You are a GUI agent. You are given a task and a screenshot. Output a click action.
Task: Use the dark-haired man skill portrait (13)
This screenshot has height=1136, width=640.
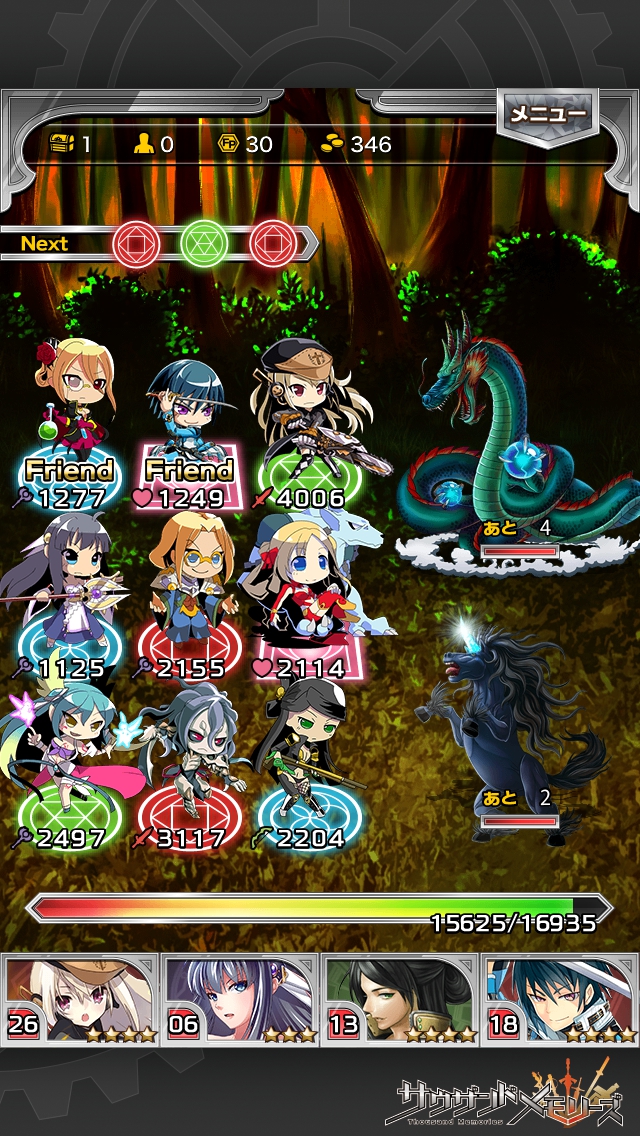400,998
